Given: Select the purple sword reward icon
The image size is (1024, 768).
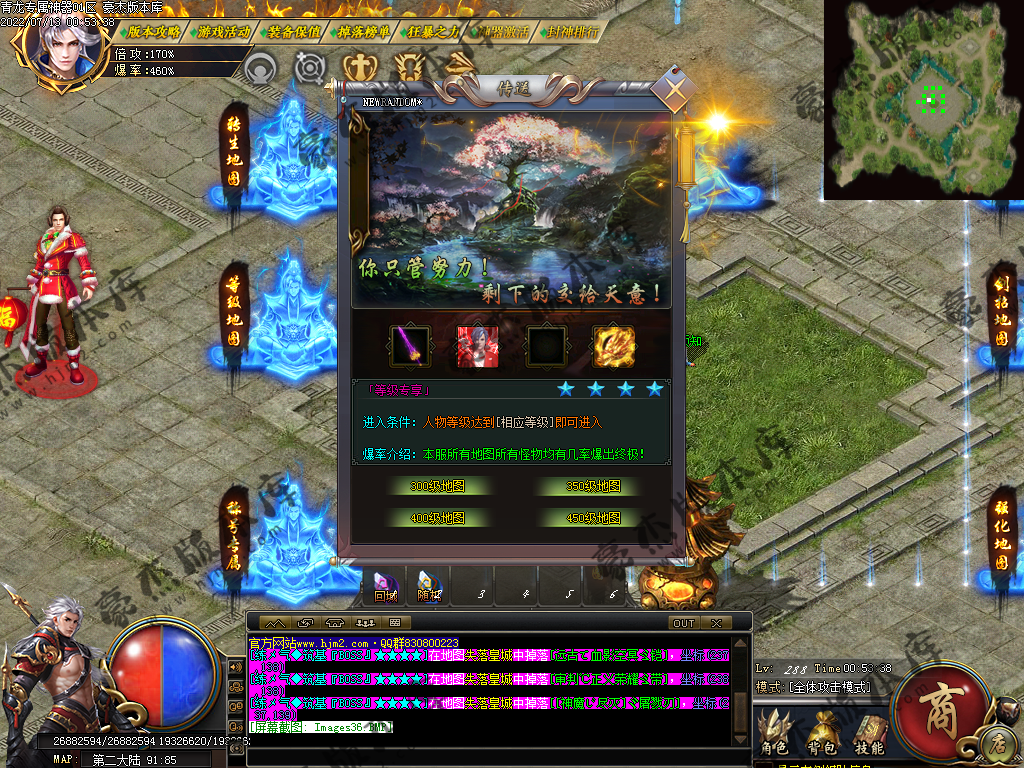Looking at the screenshot, I should click(410, 346).
